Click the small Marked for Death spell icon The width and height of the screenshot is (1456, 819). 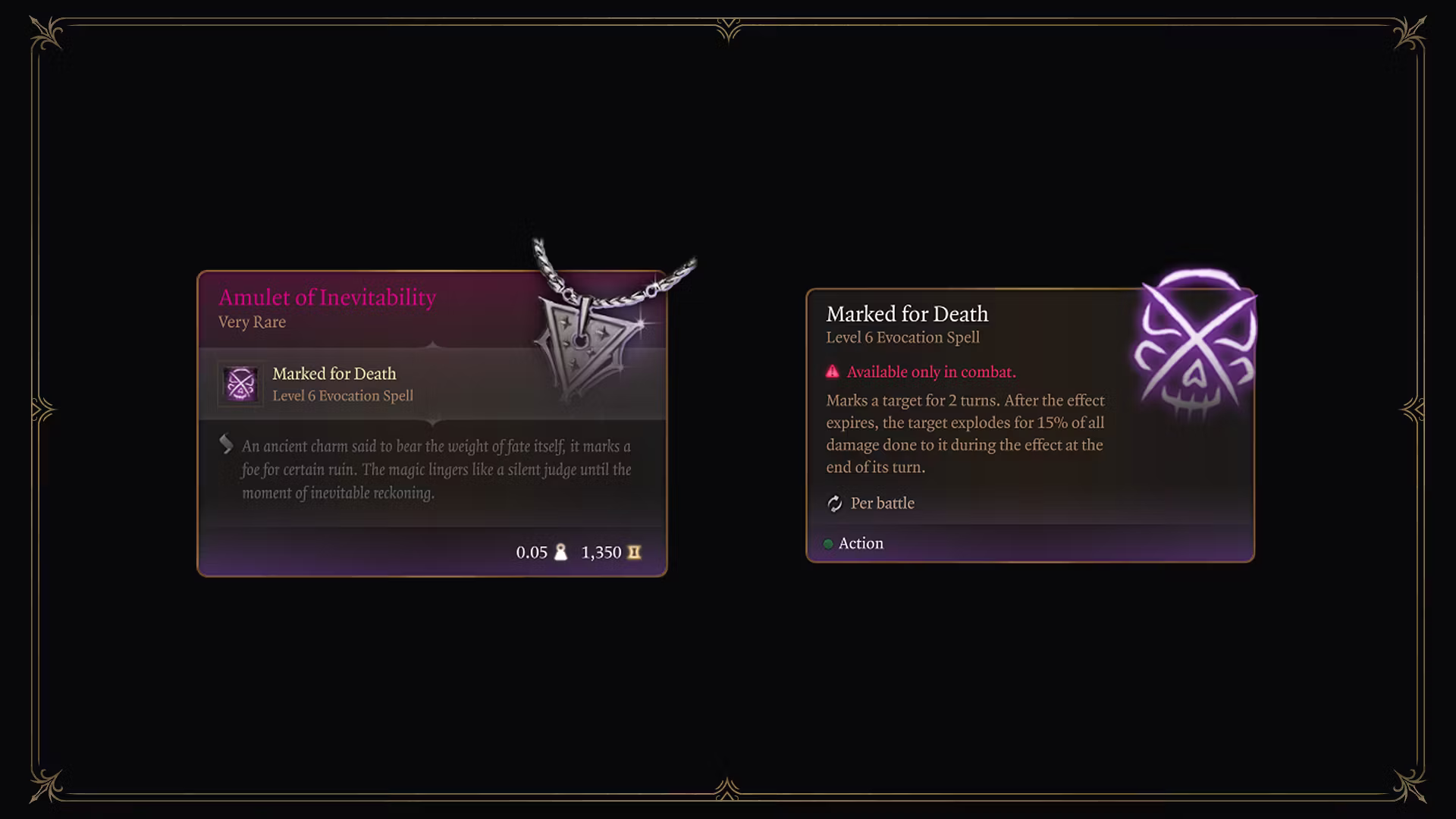(x=240, y=384)
